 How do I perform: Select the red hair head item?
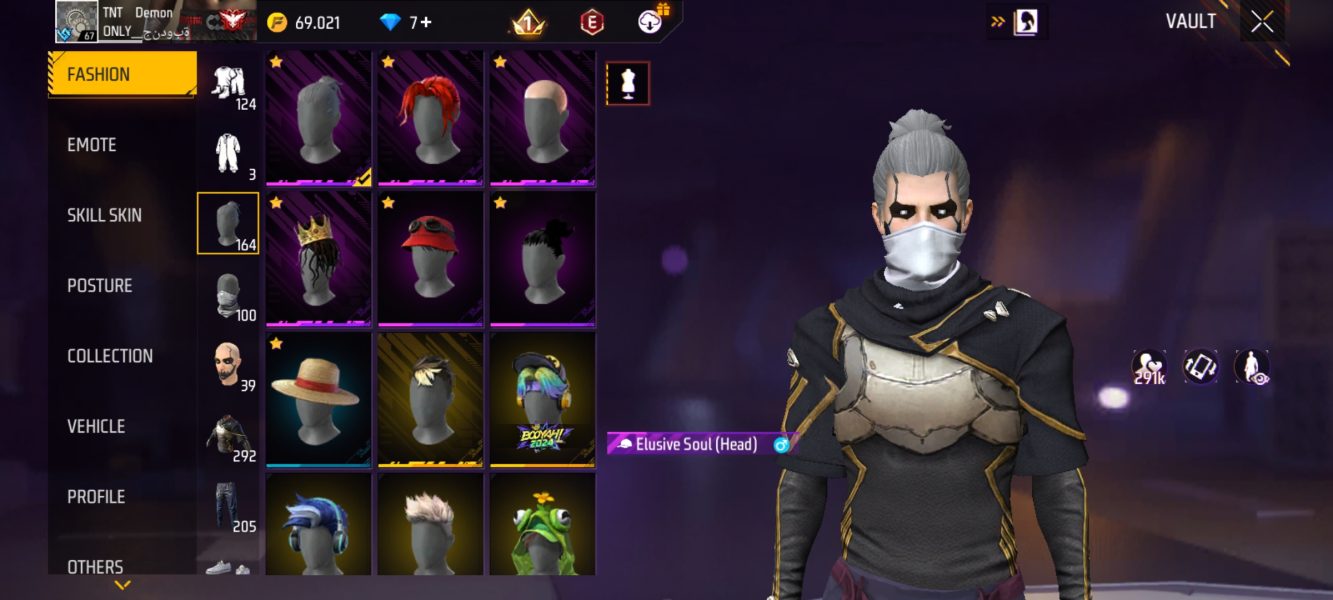430,119
